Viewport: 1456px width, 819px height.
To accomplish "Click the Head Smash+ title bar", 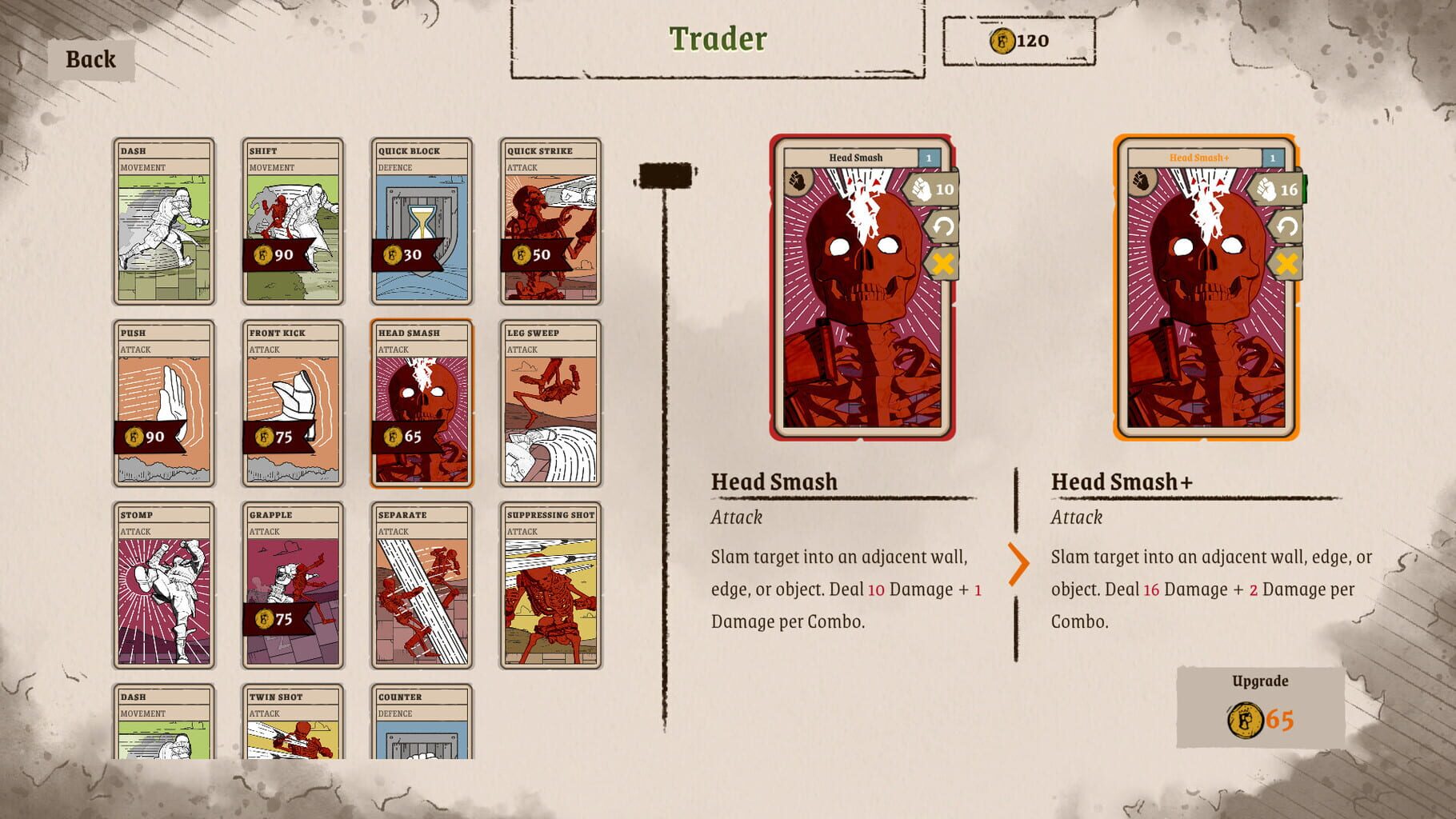I will 1200,158.
